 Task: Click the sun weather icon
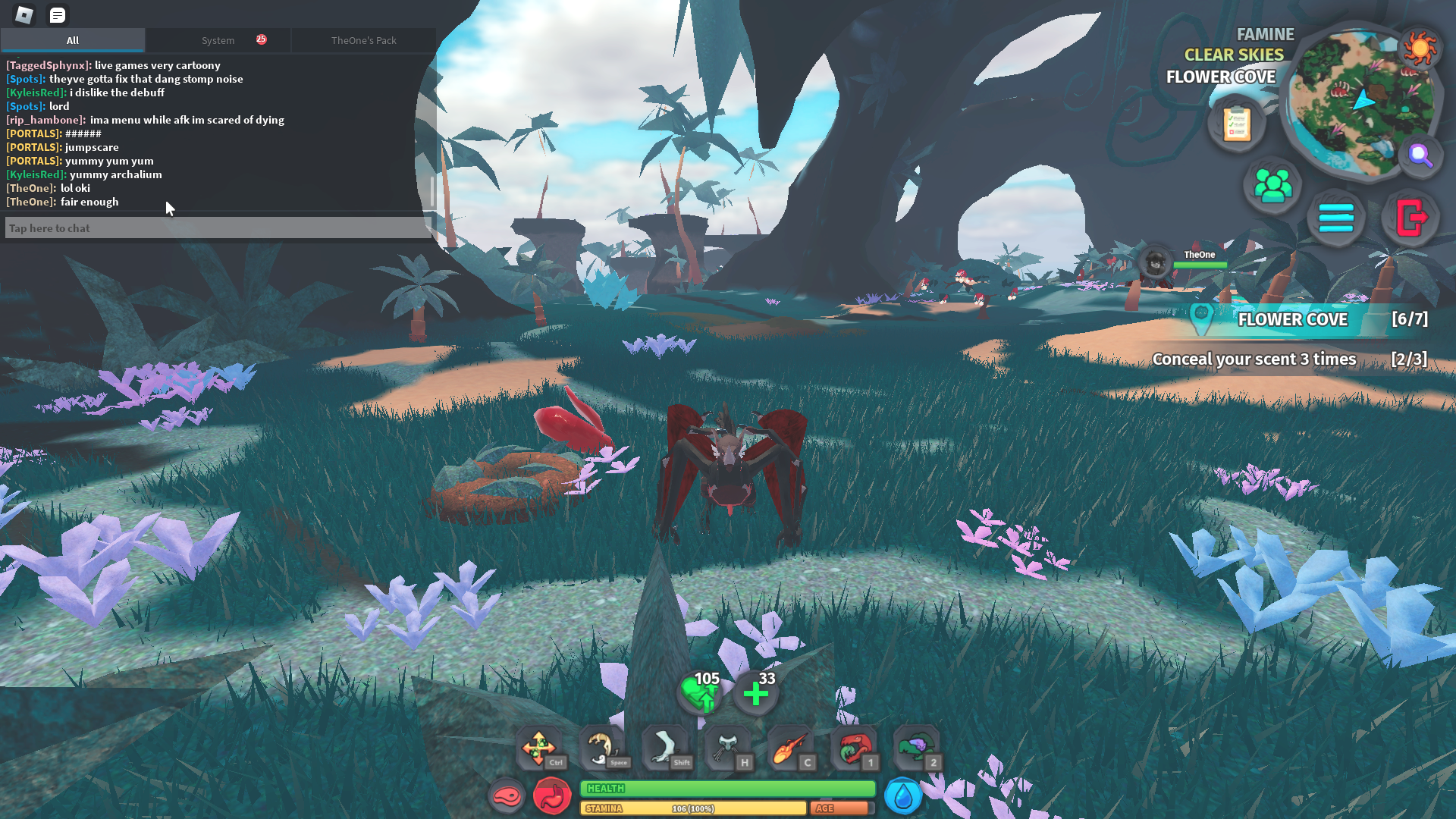1420,49
